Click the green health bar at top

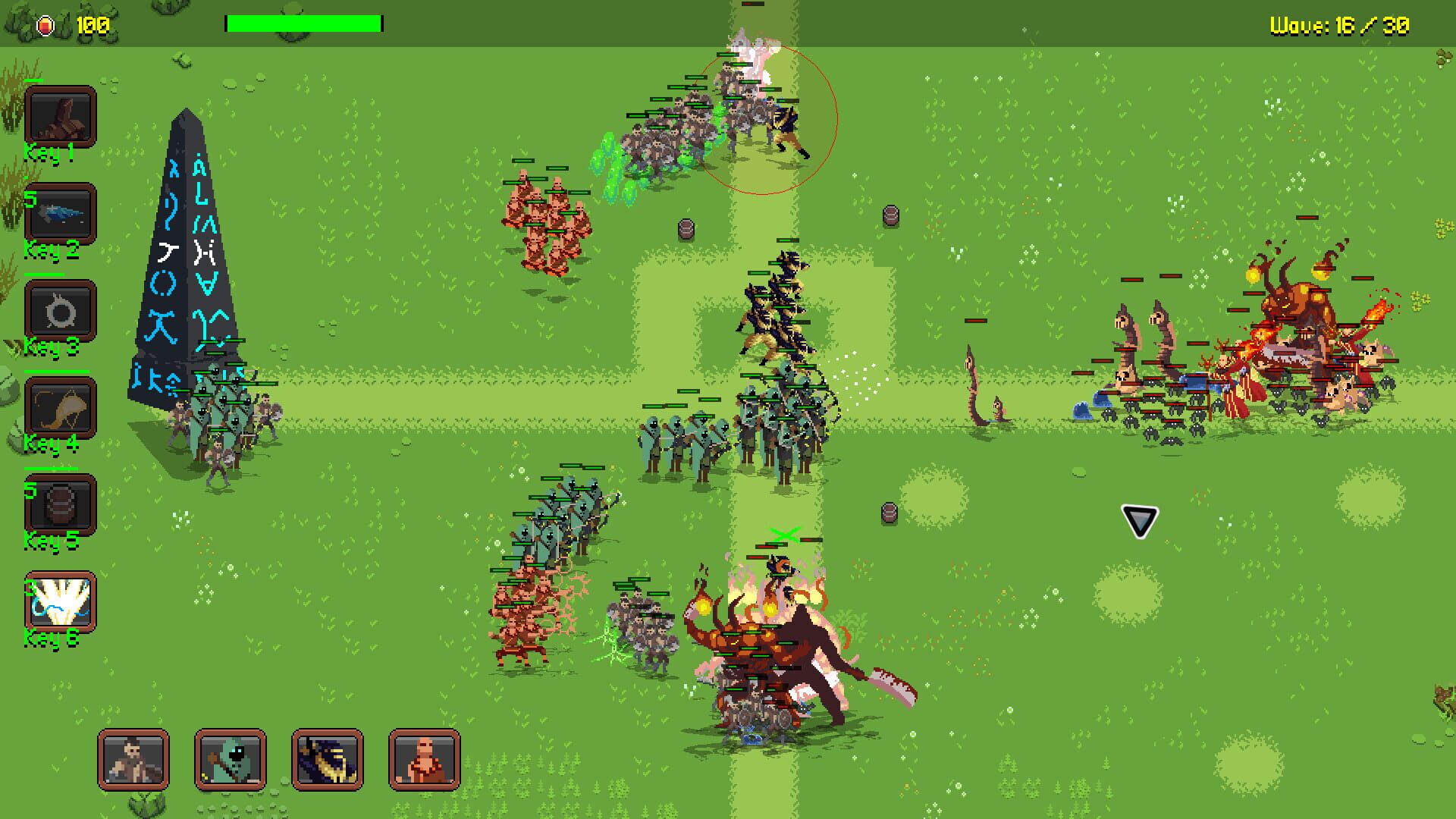pyautogui.click(x=303, y=24)
